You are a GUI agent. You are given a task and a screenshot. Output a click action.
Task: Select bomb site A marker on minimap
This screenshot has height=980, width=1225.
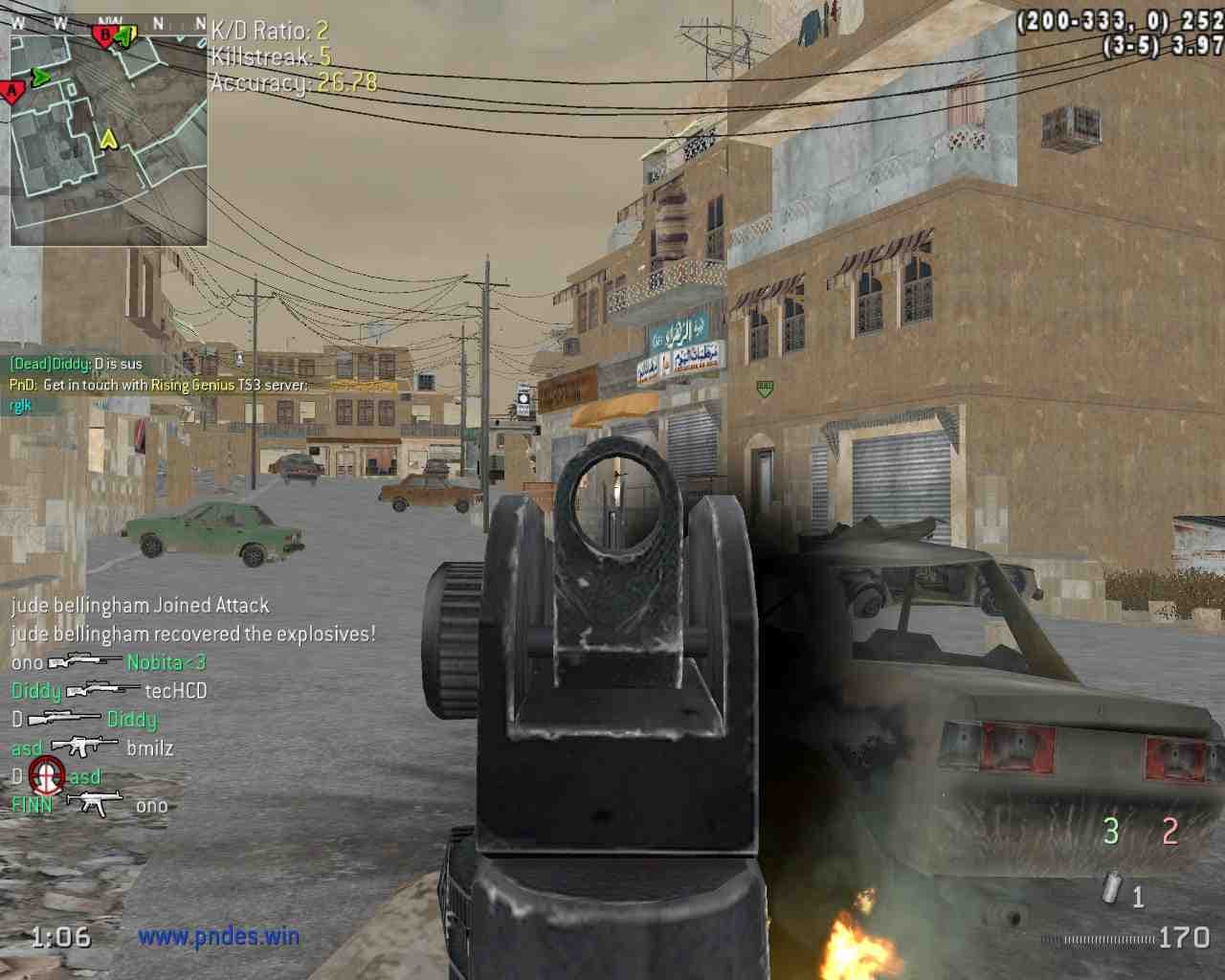coord(11,92)
